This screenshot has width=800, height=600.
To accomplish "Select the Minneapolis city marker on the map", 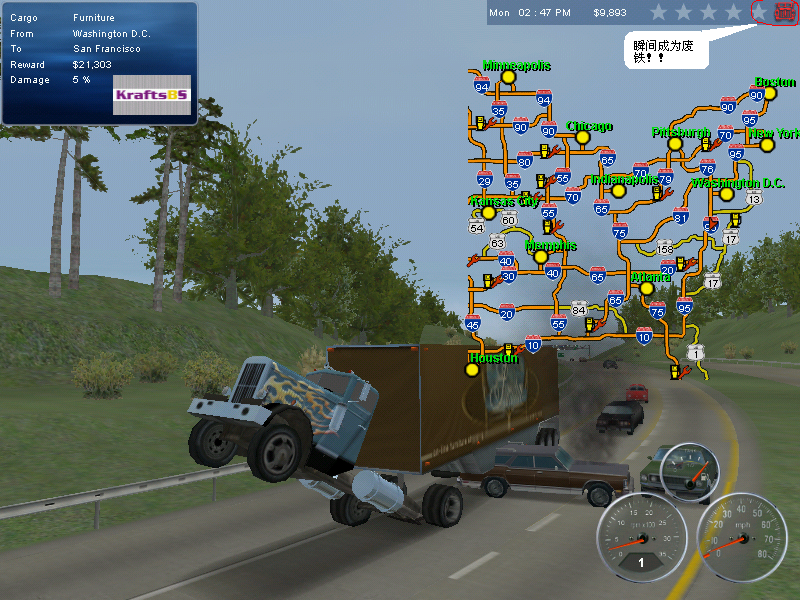I will (508, 76).
